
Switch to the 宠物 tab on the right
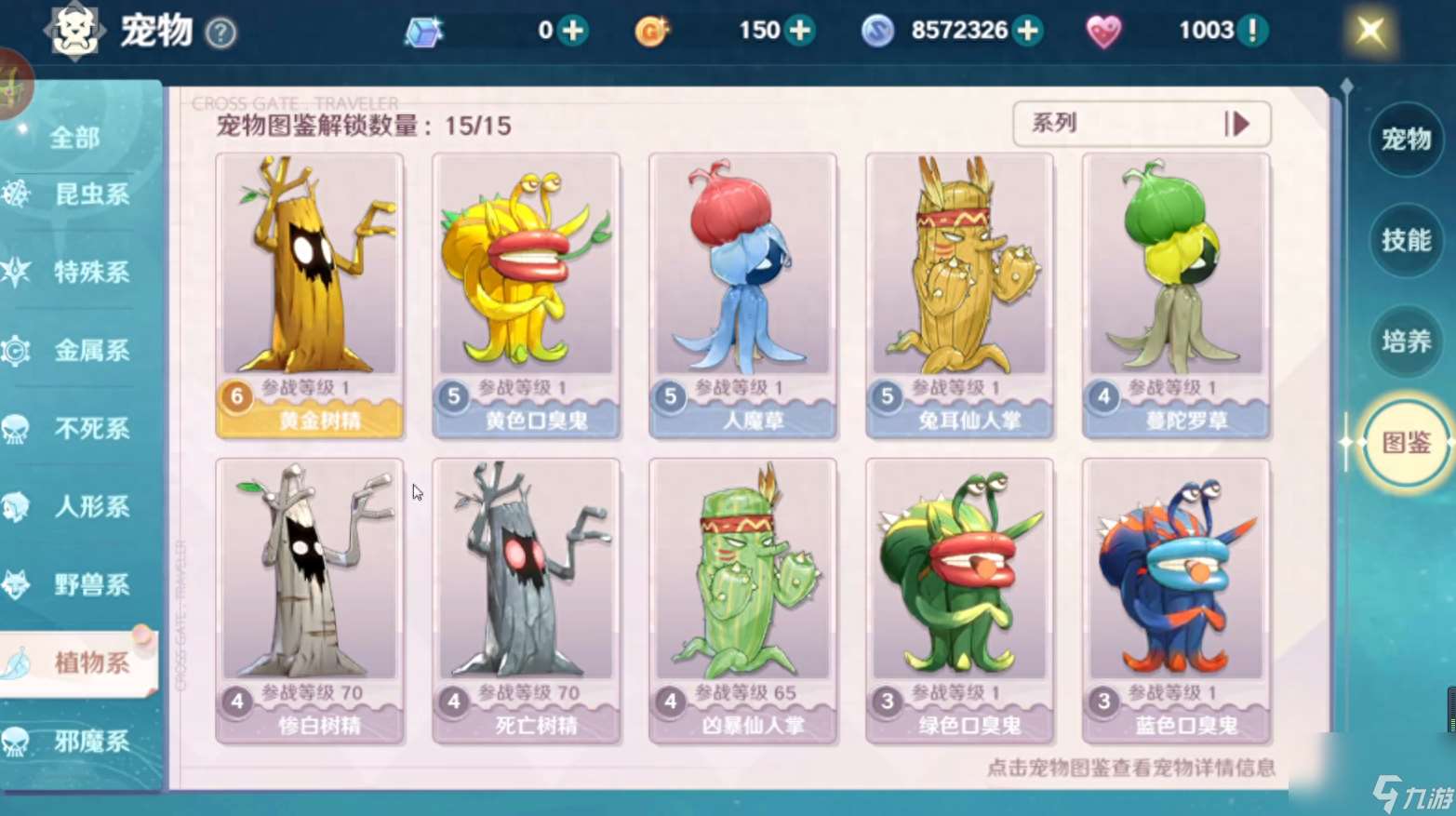1405,140
